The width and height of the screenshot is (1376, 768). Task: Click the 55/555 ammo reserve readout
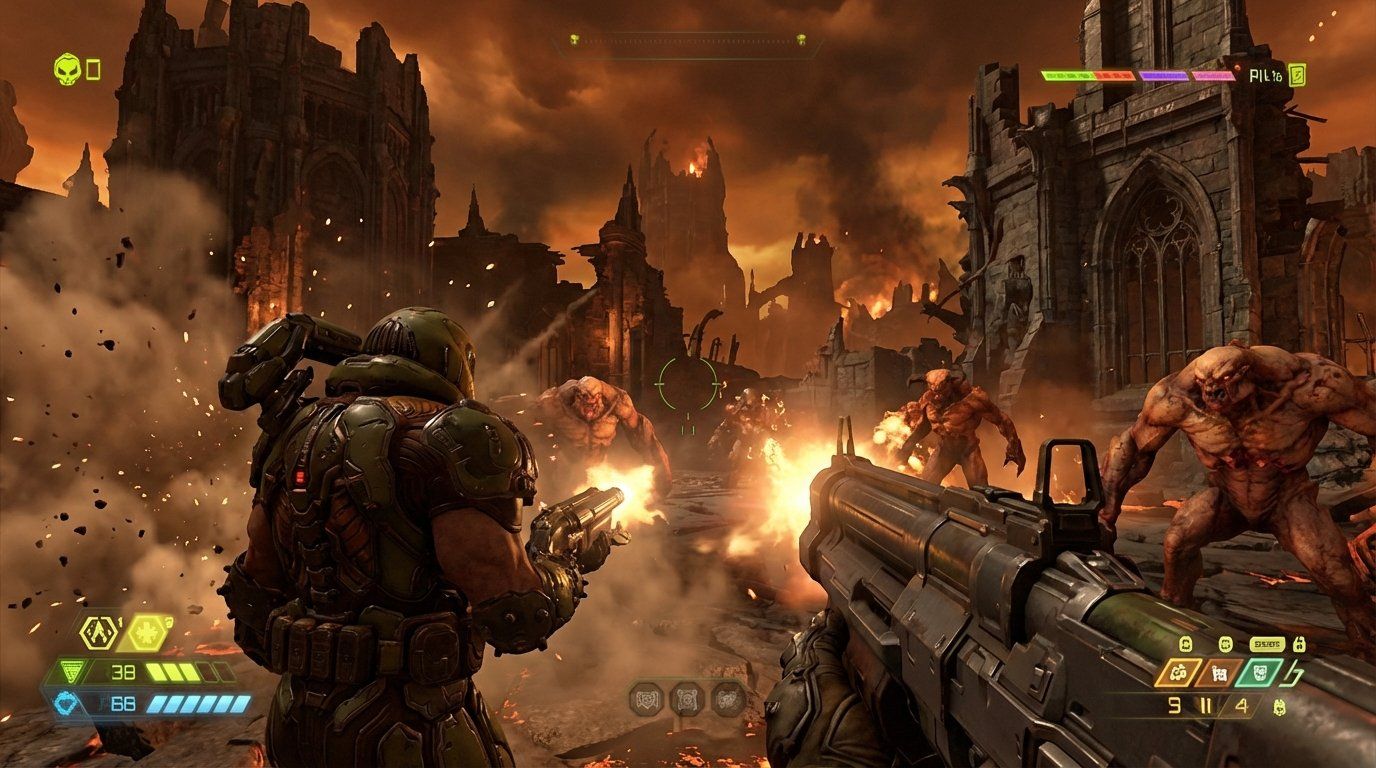(x=1267, y=644)
